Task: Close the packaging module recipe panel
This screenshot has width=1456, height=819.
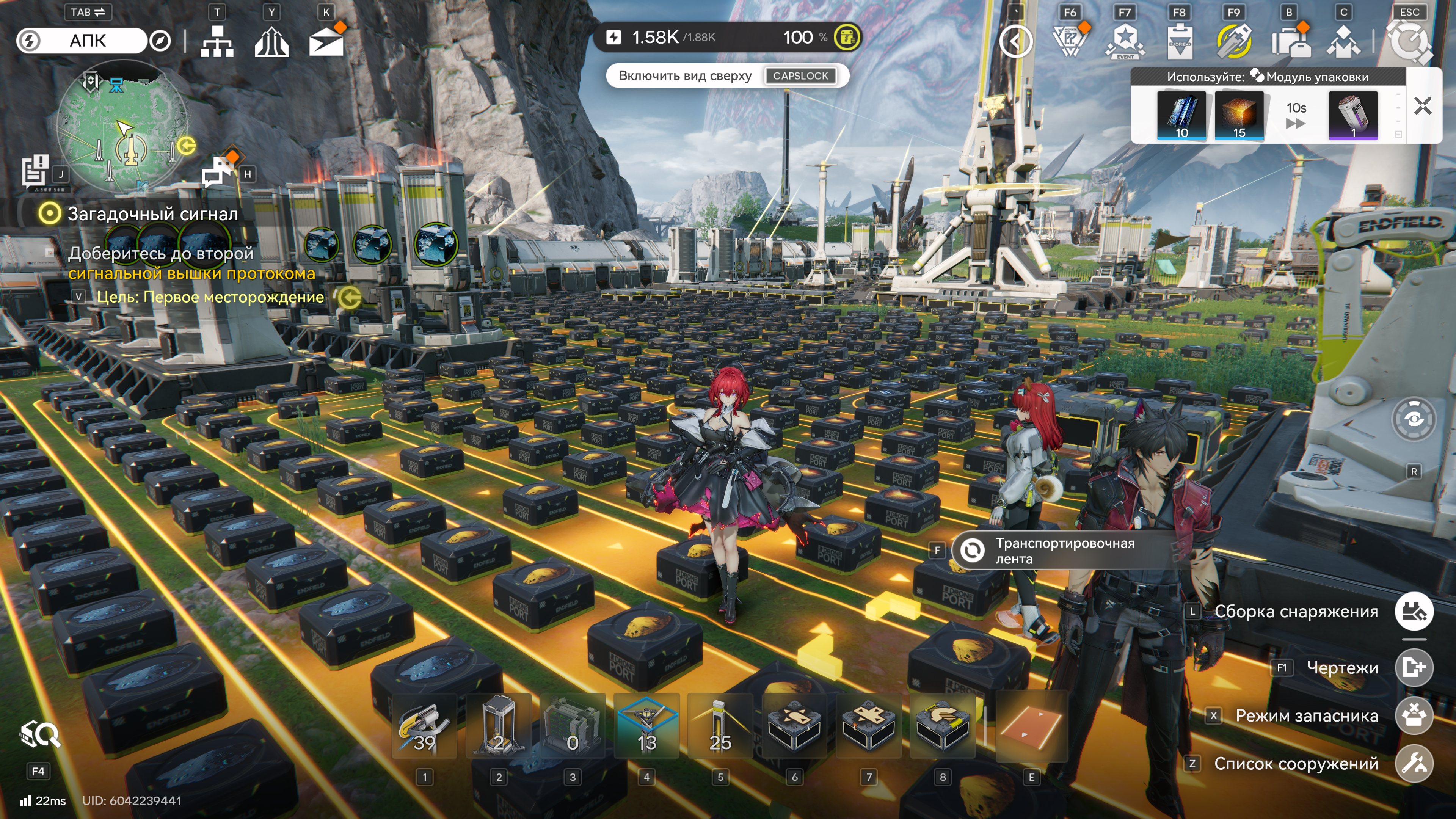Action: 1422,106
